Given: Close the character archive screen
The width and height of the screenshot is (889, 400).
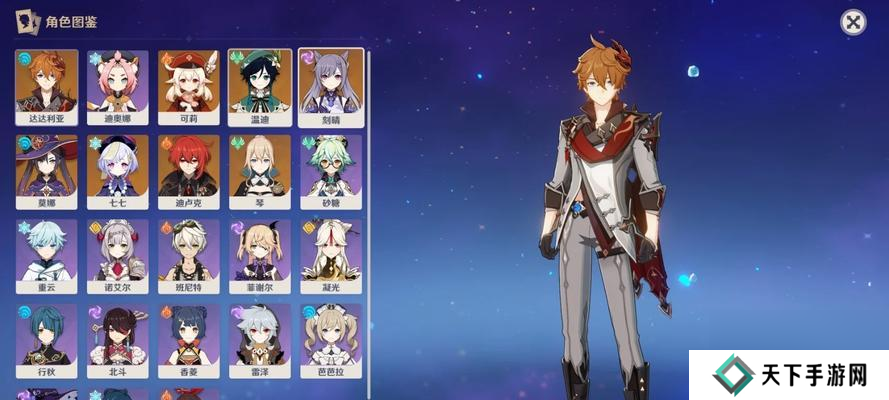Looking at the screenshot, I should pyautogui.click(x=852, y=22).
